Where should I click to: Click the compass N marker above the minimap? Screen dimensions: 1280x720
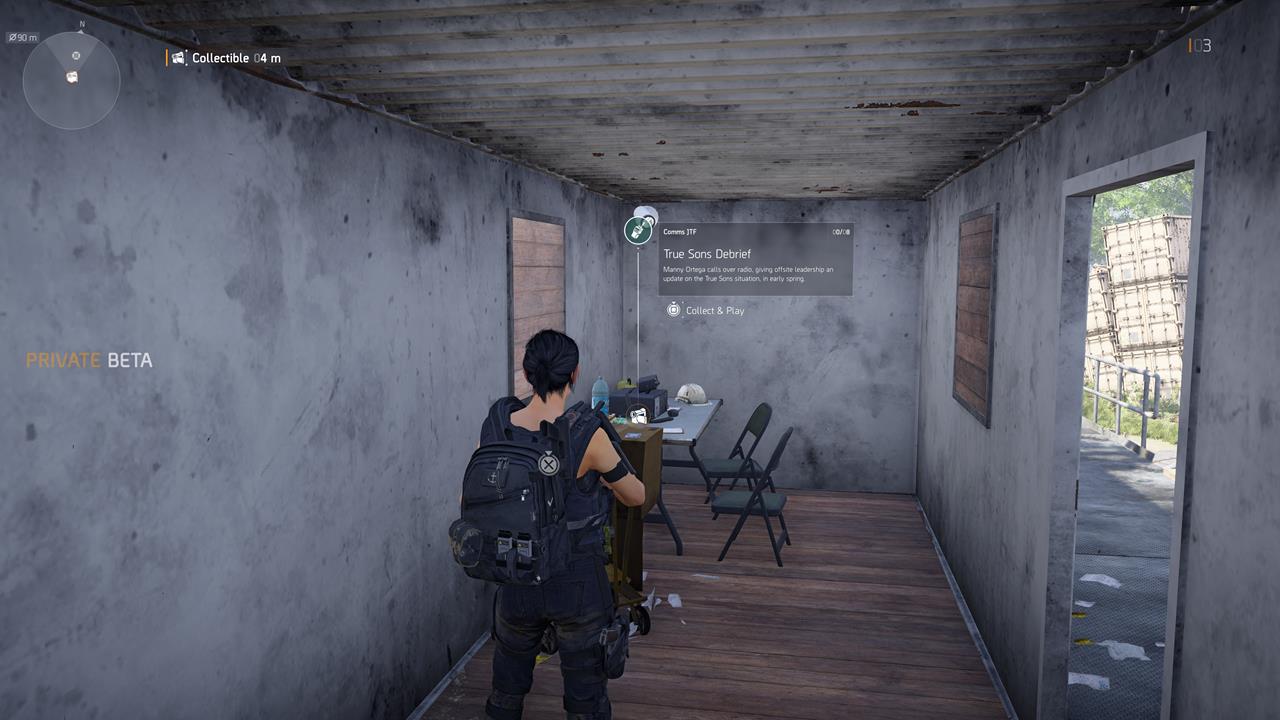tap(81, 23)
